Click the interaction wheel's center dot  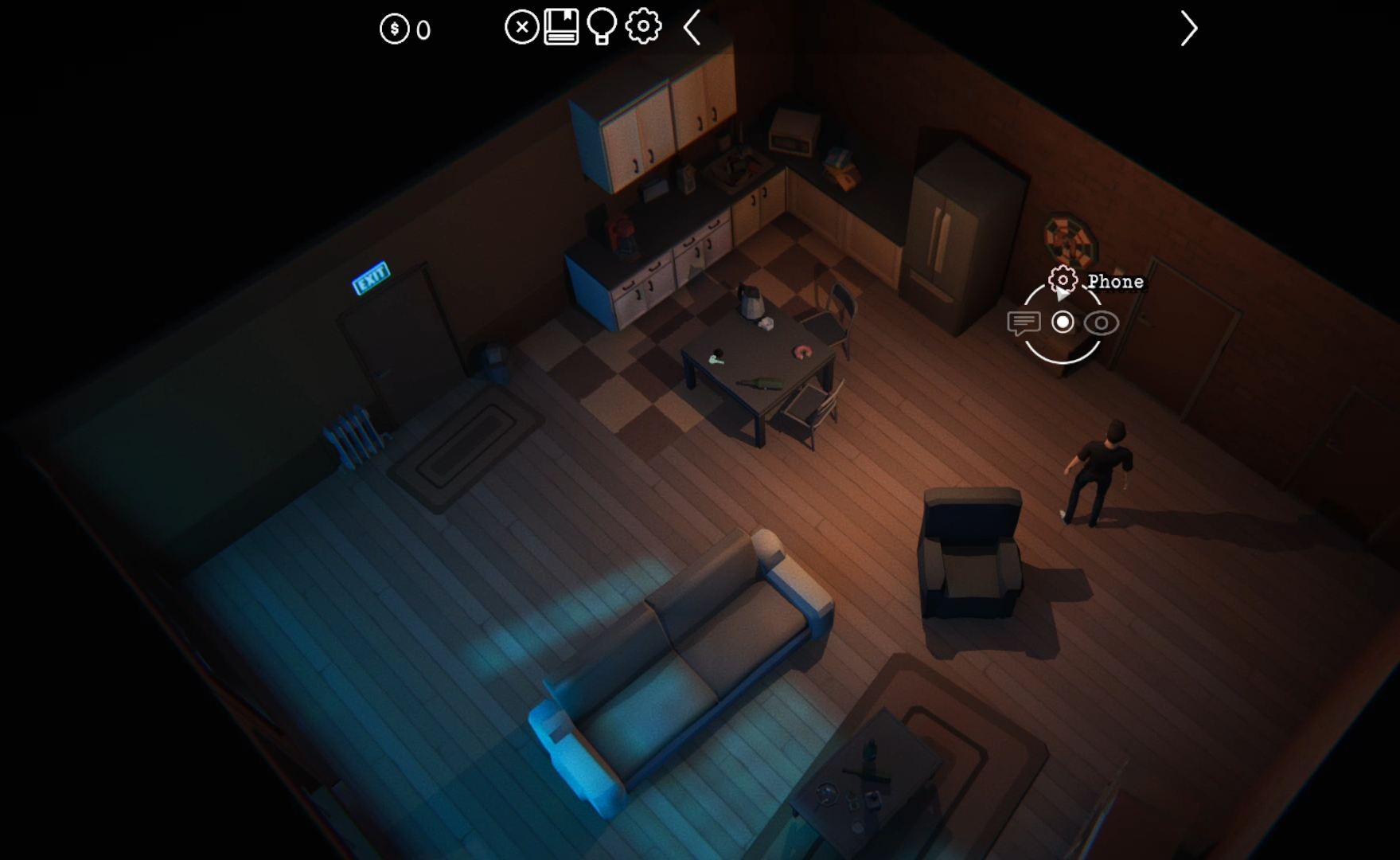pos(1063,322)
